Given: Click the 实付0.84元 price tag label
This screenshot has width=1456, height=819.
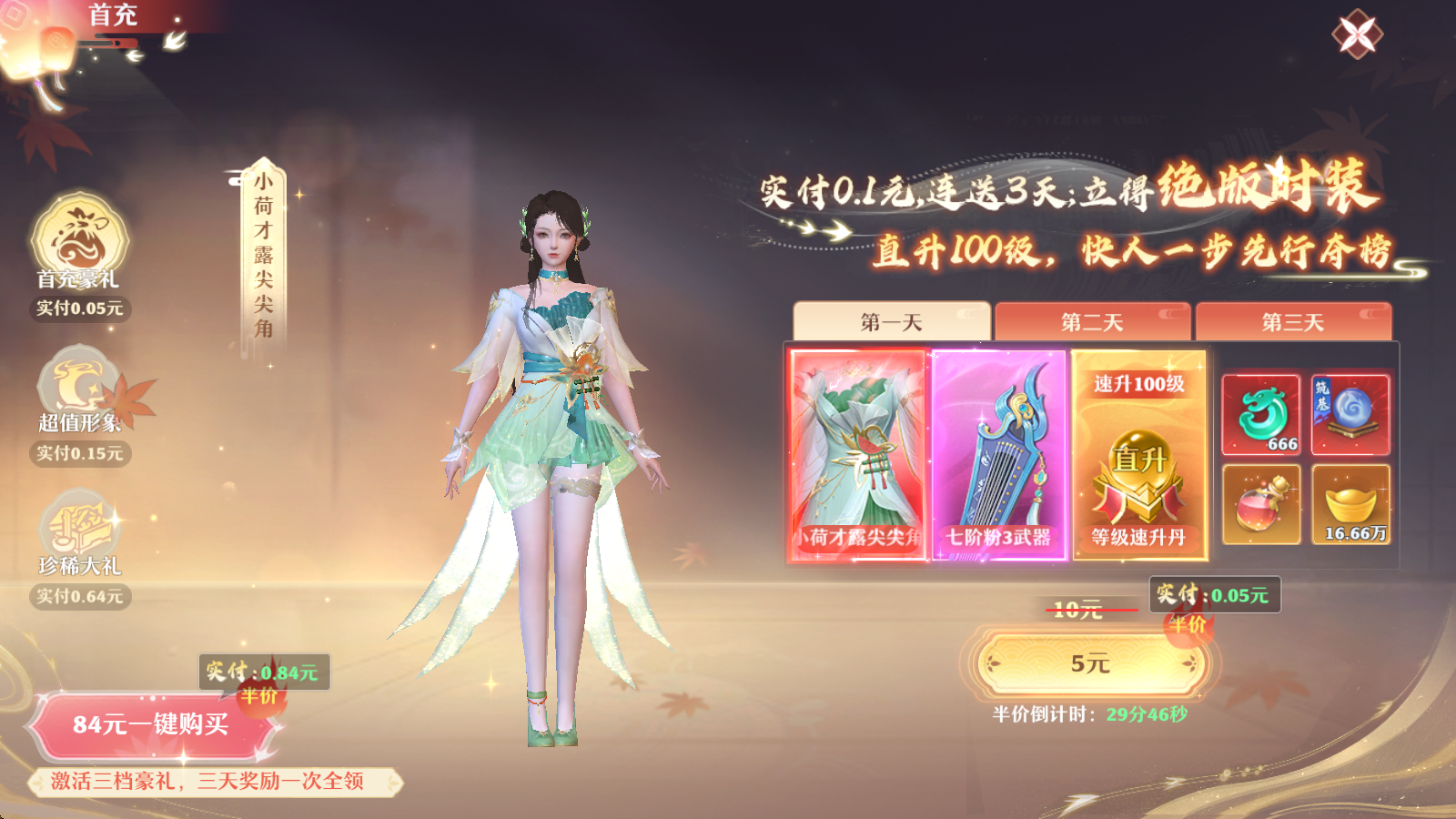Looking at the screenshot, I should pos(261,671).
